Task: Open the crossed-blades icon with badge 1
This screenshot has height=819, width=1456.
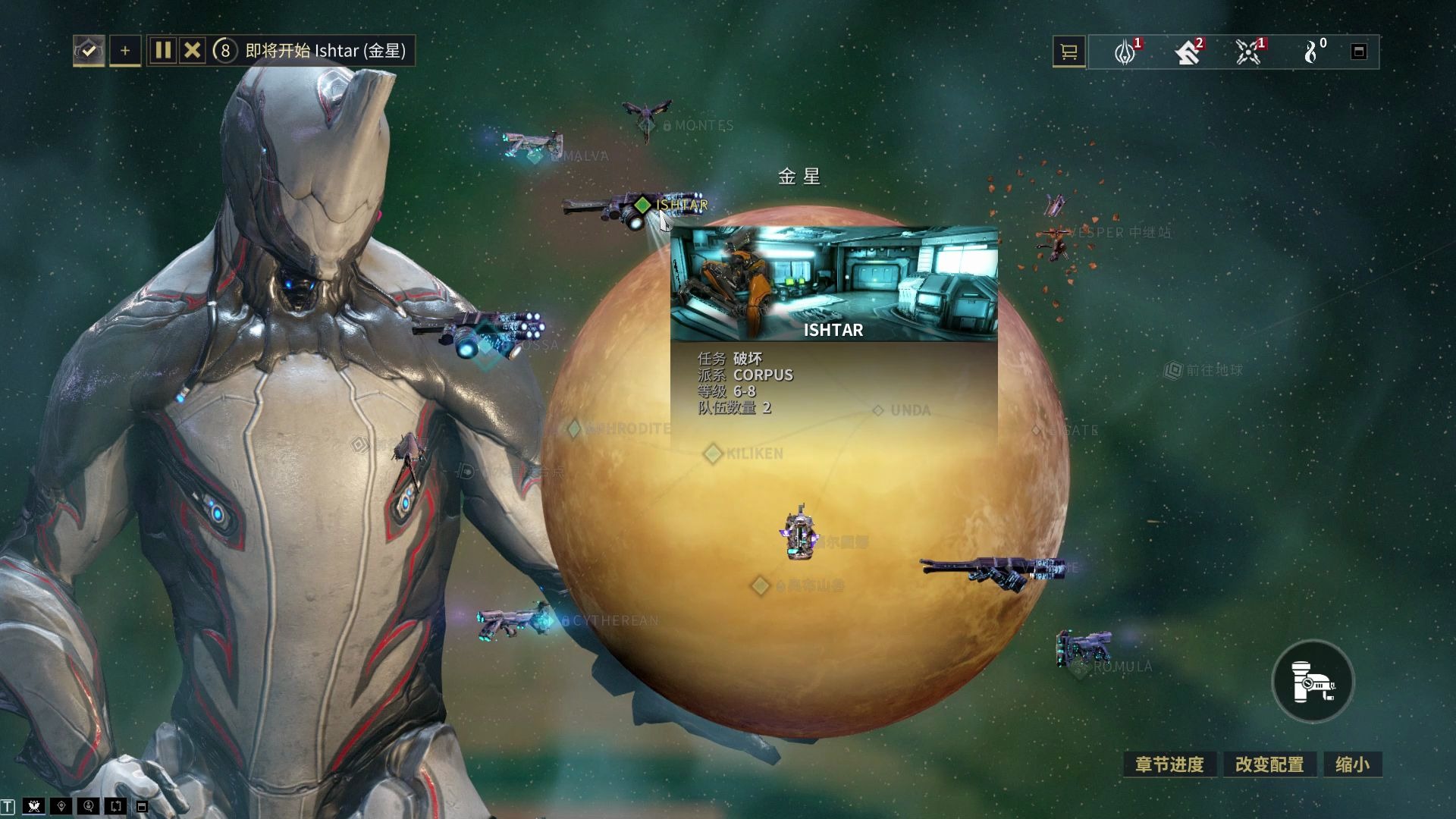Action: [1247, 52]
